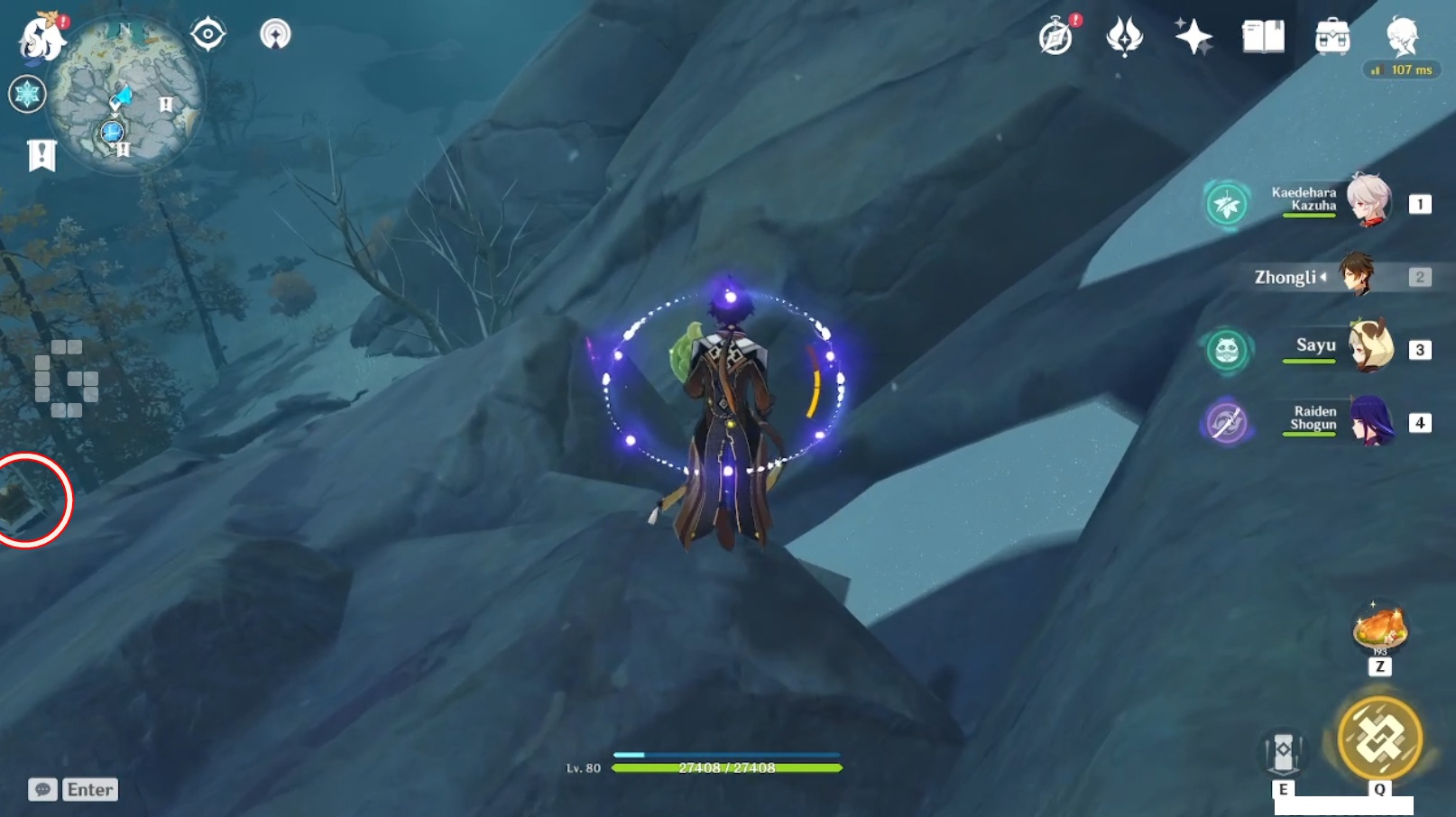
Task: Open the Adventurer Handbook book icon
Action: tap(1263, 37)
